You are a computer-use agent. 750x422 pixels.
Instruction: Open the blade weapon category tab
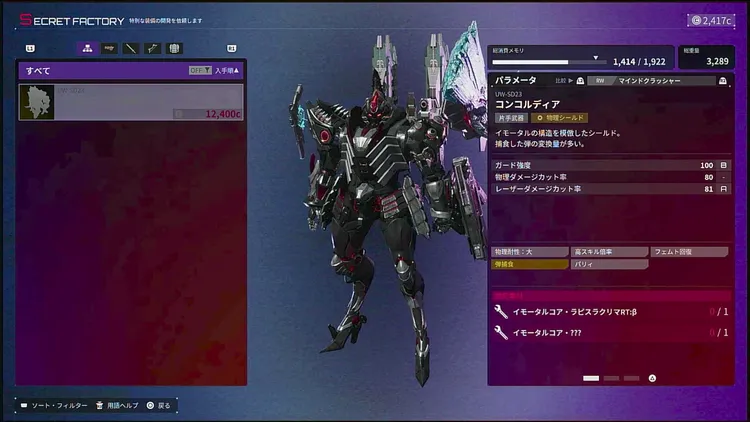130,48
